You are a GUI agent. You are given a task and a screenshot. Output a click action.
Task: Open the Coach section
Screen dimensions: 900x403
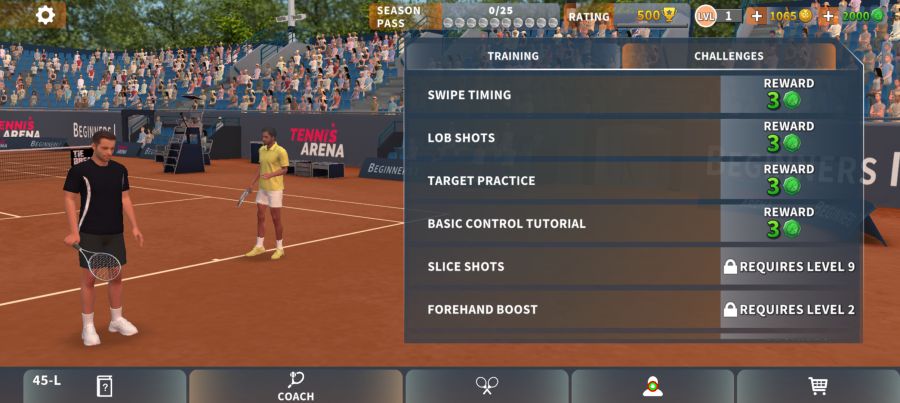(x=296, y=386)
